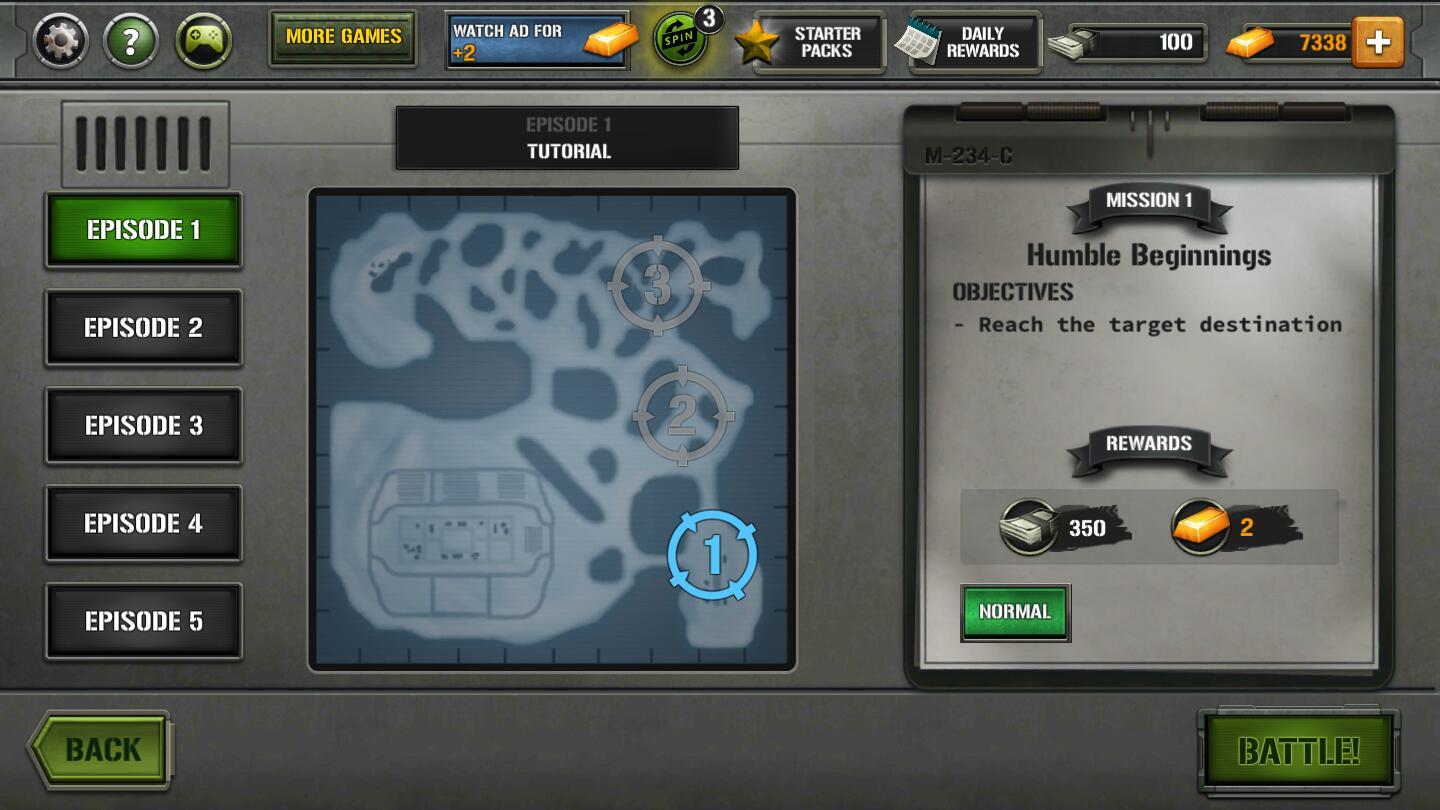Open the question mark help screen

tap(132, 41)
